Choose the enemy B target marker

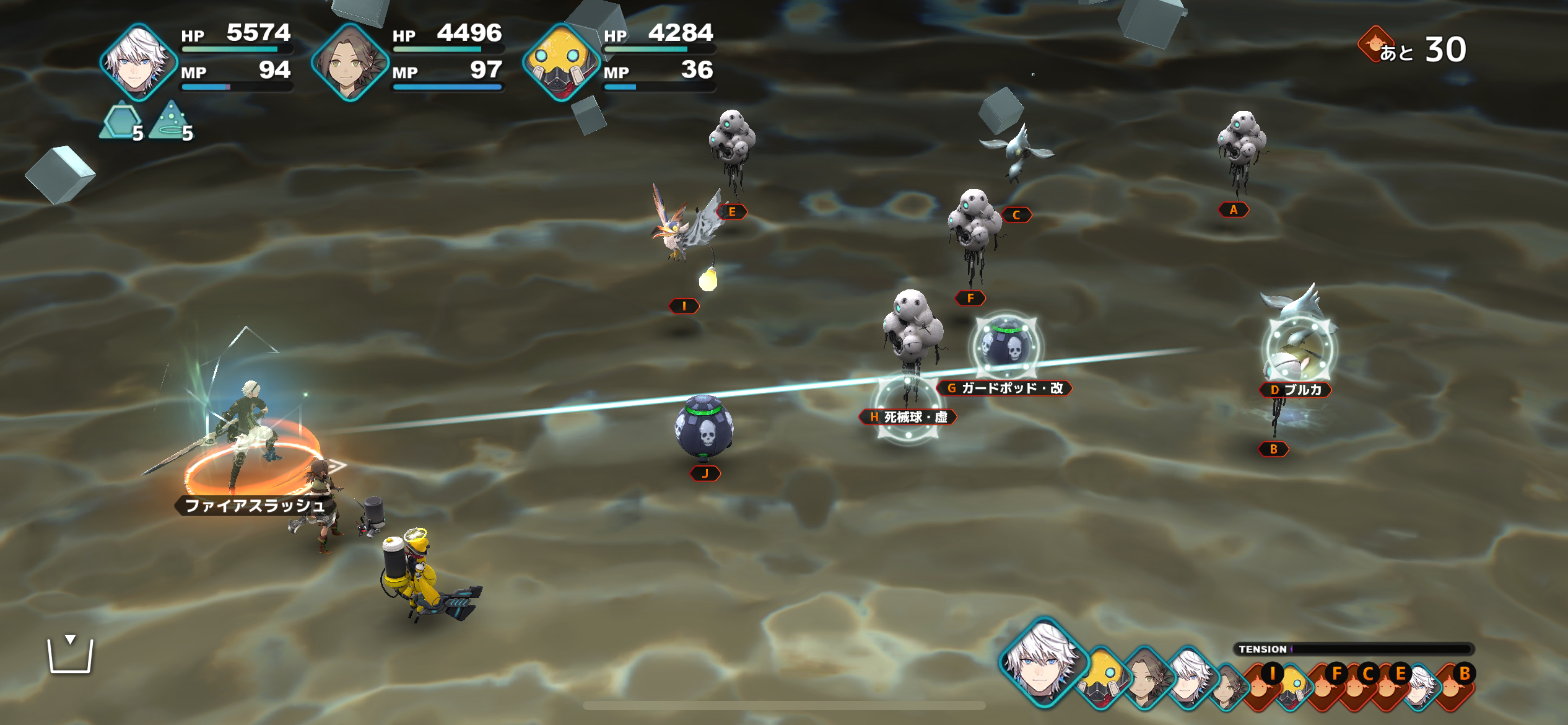tap(1273, 449)
